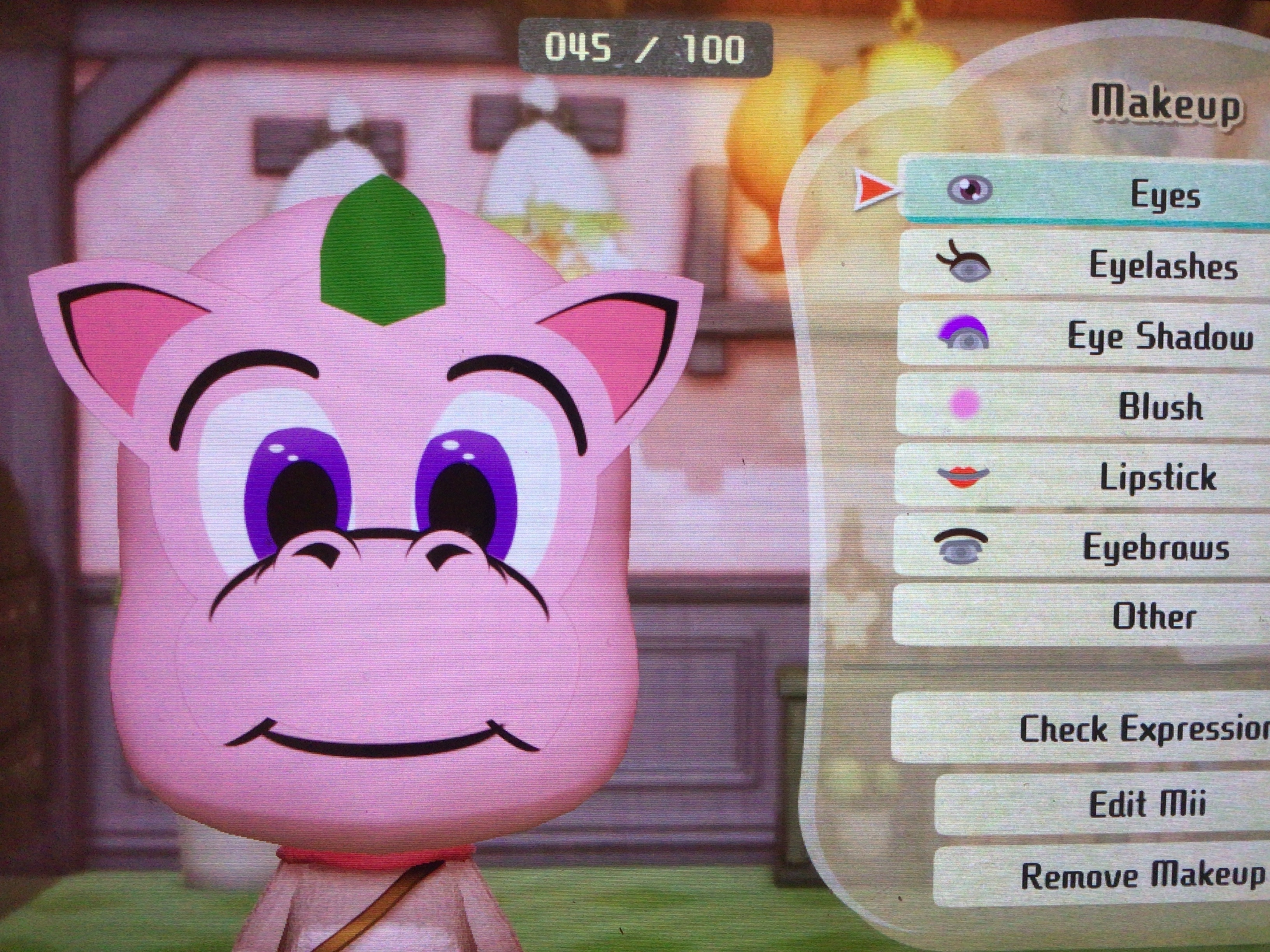Open the Eyebrows makeup category

coord(1085,546)
